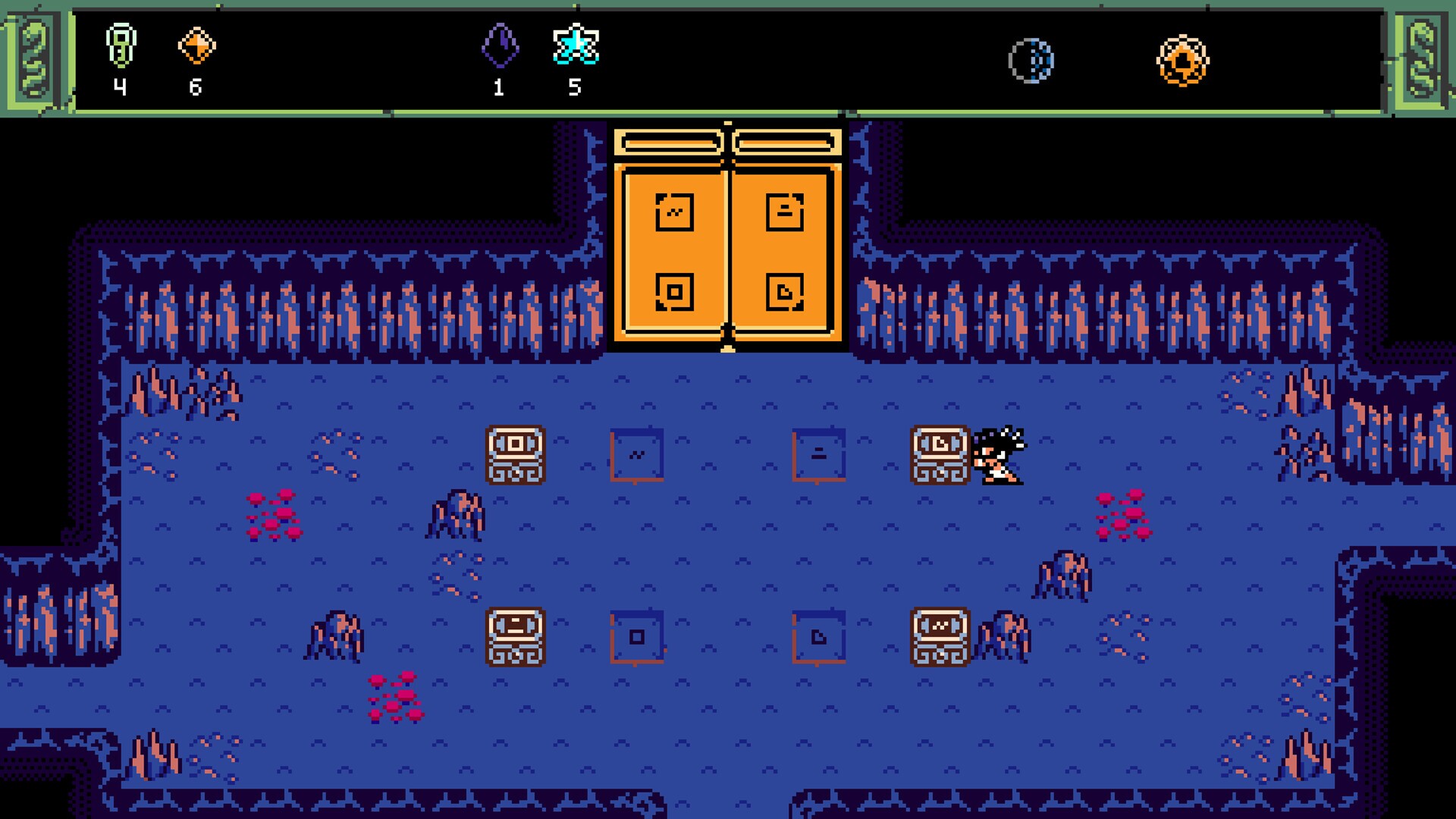The width and height of the screenshot is (1456, 819).
Task: Click the cyan starfish icon showing count 5
Action: coord(576,49)
